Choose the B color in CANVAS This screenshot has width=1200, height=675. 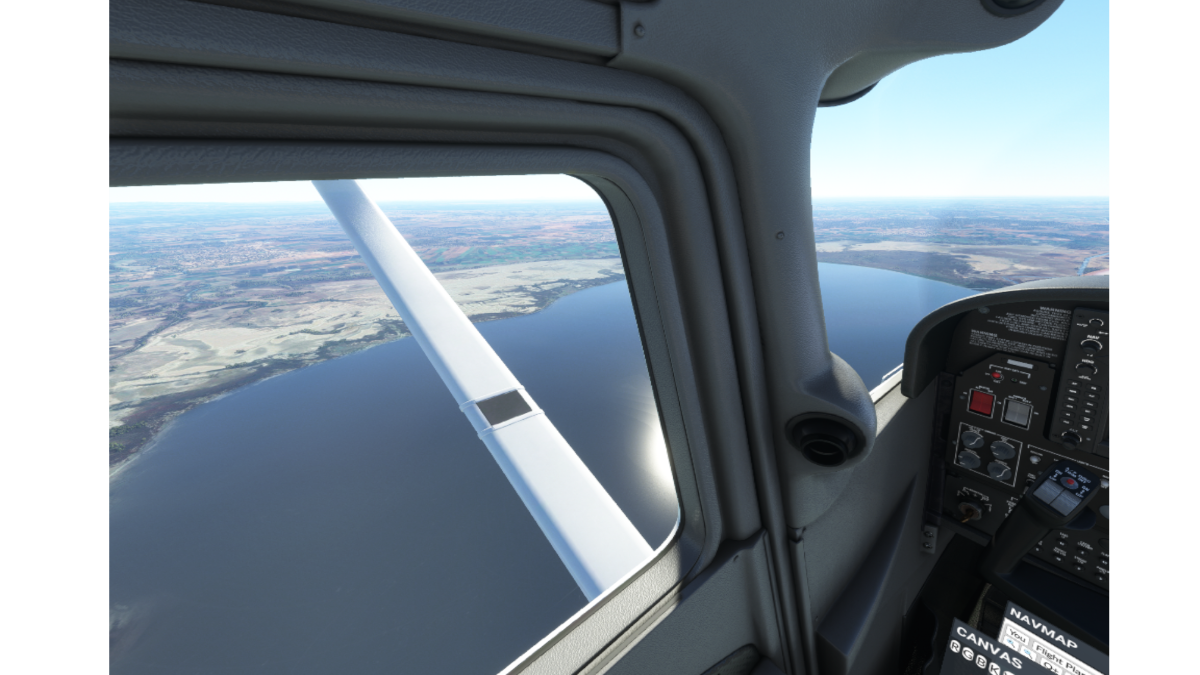[980, 661]
